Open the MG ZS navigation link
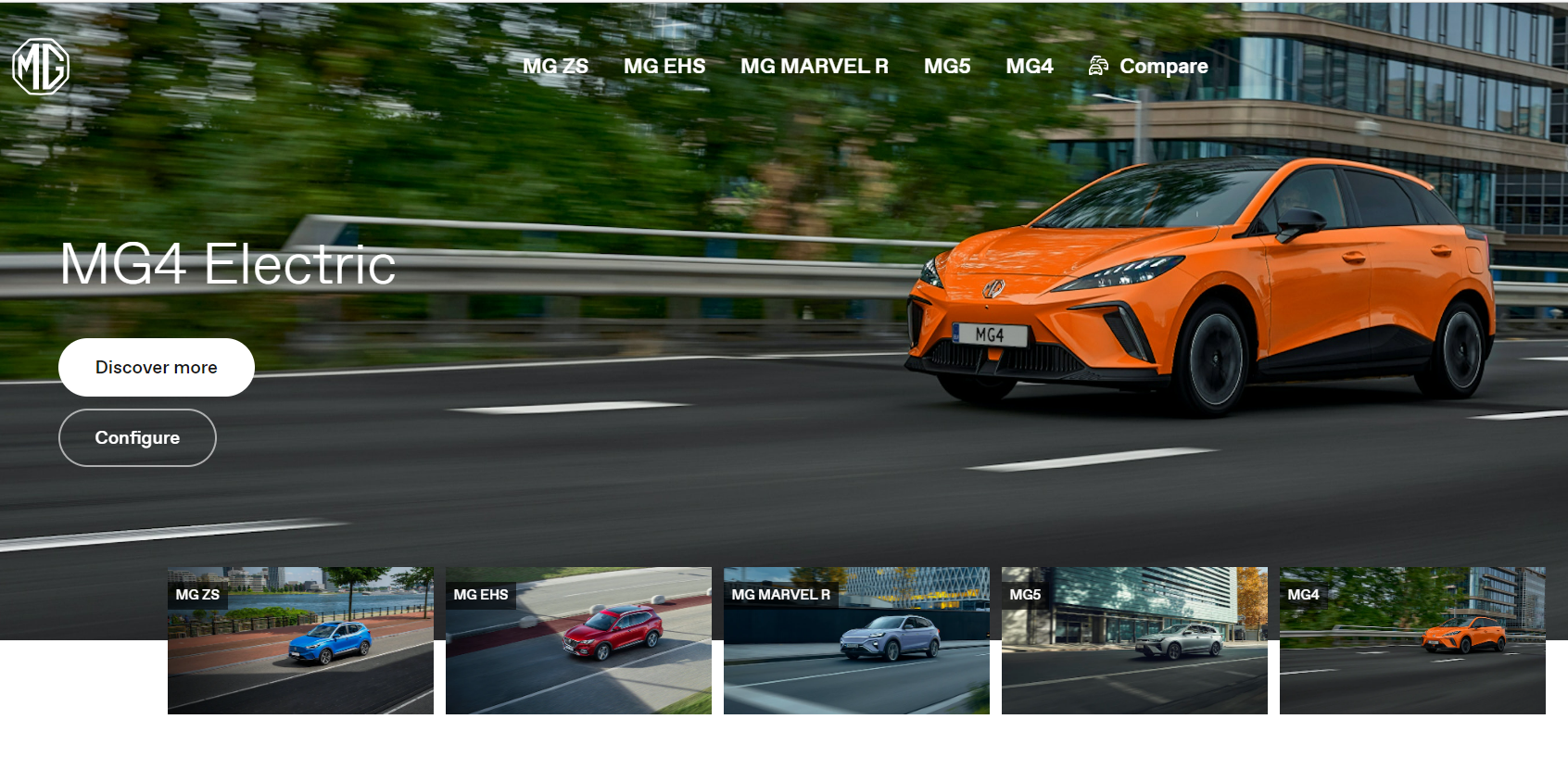The image size is (1568, 757). point(555,67)
